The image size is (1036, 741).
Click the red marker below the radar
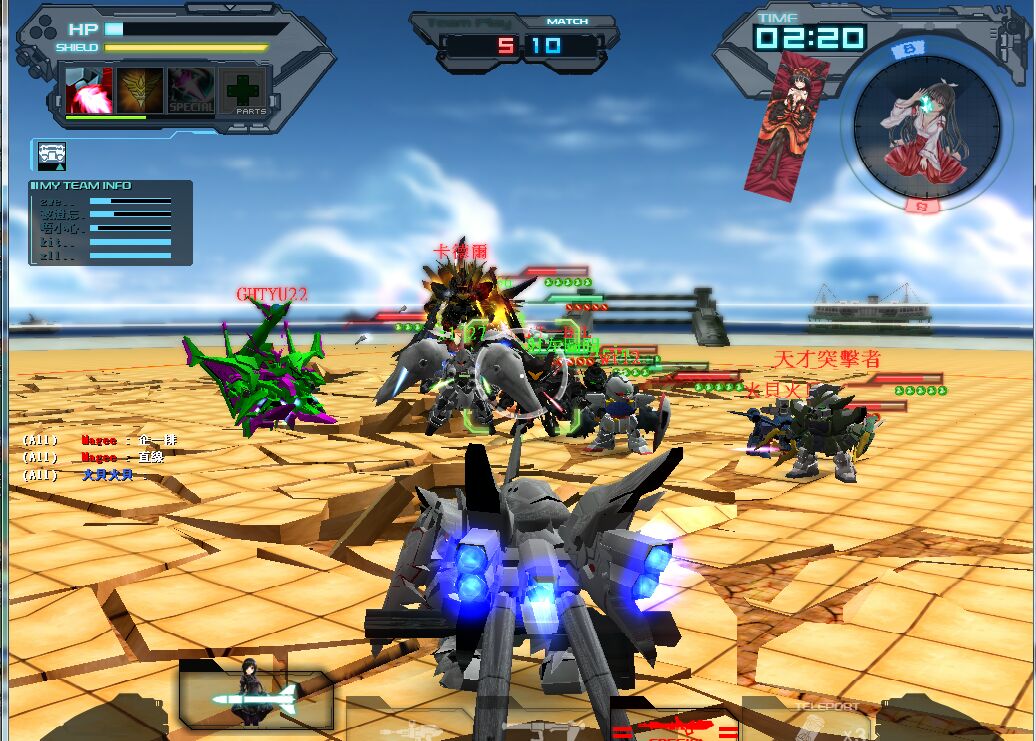922,206
